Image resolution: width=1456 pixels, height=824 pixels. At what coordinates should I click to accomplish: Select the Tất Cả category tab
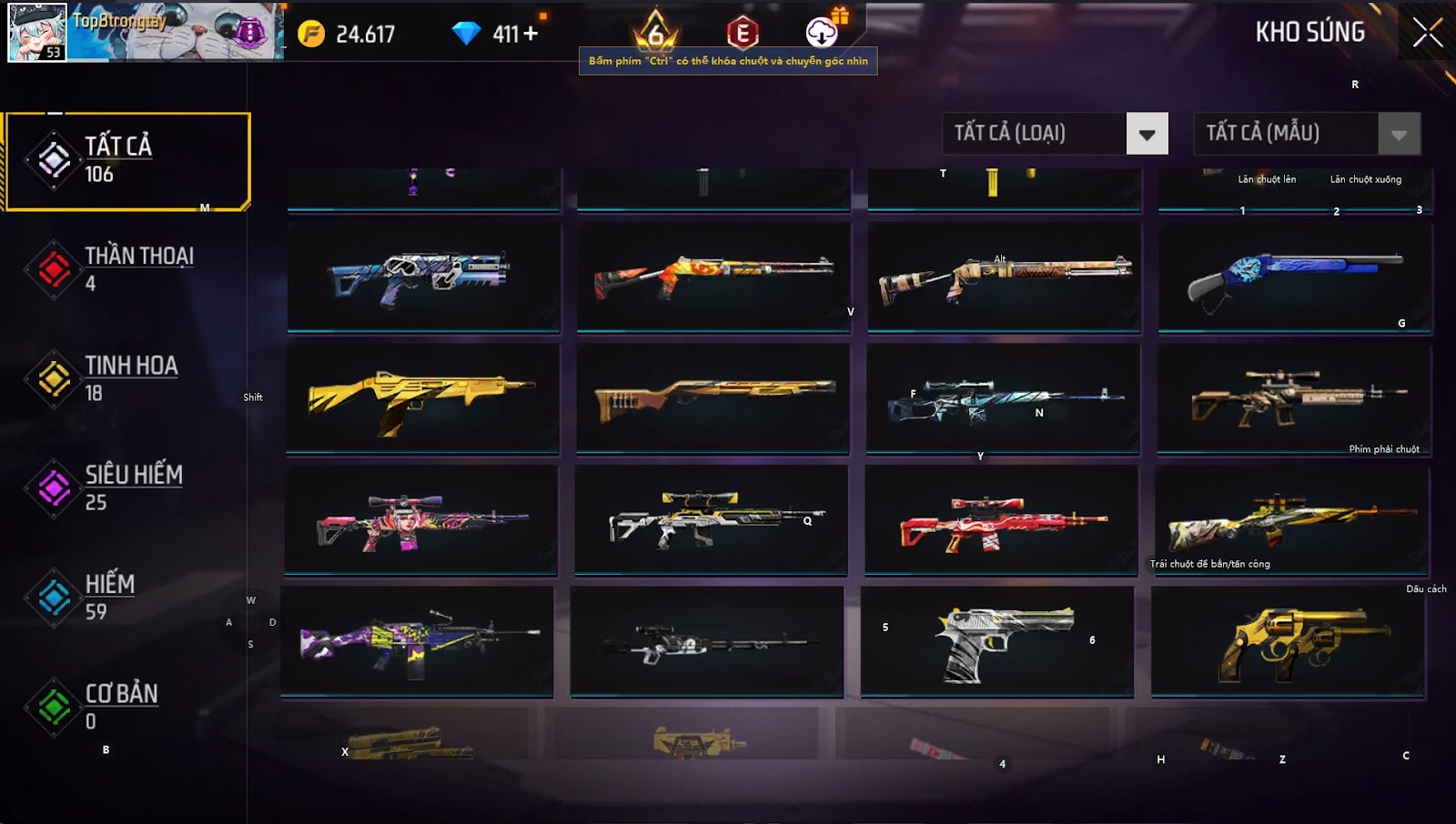tap(127, 161)
